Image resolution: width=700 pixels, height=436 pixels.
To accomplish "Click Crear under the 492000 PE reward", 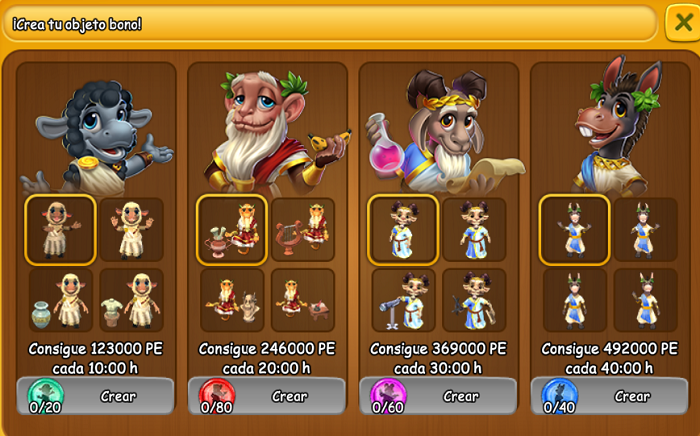I will (632, 396).
